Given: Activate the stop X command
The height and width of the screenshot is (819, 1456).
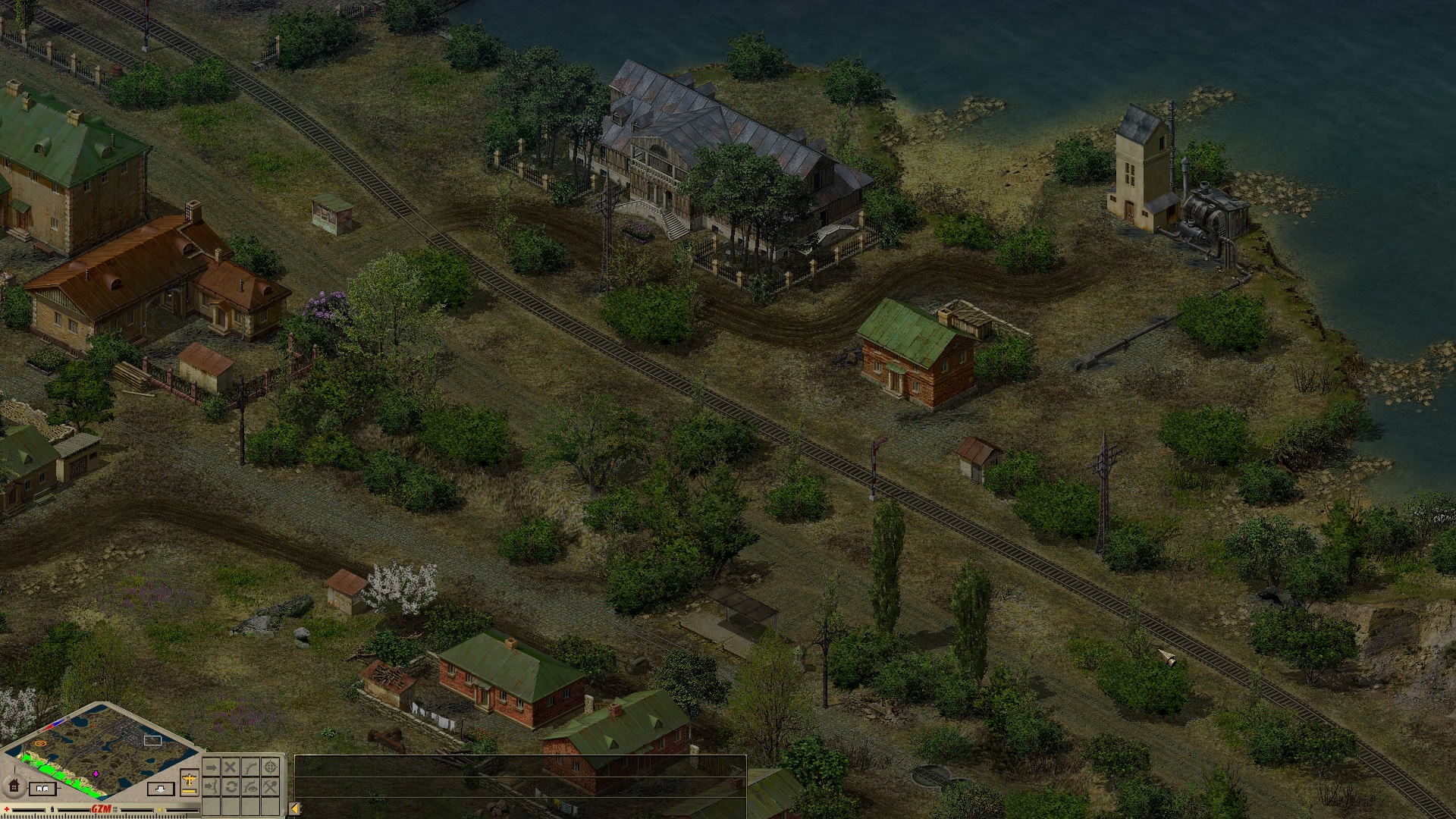Looking at the screenshot, I should [x=231, y=767].
